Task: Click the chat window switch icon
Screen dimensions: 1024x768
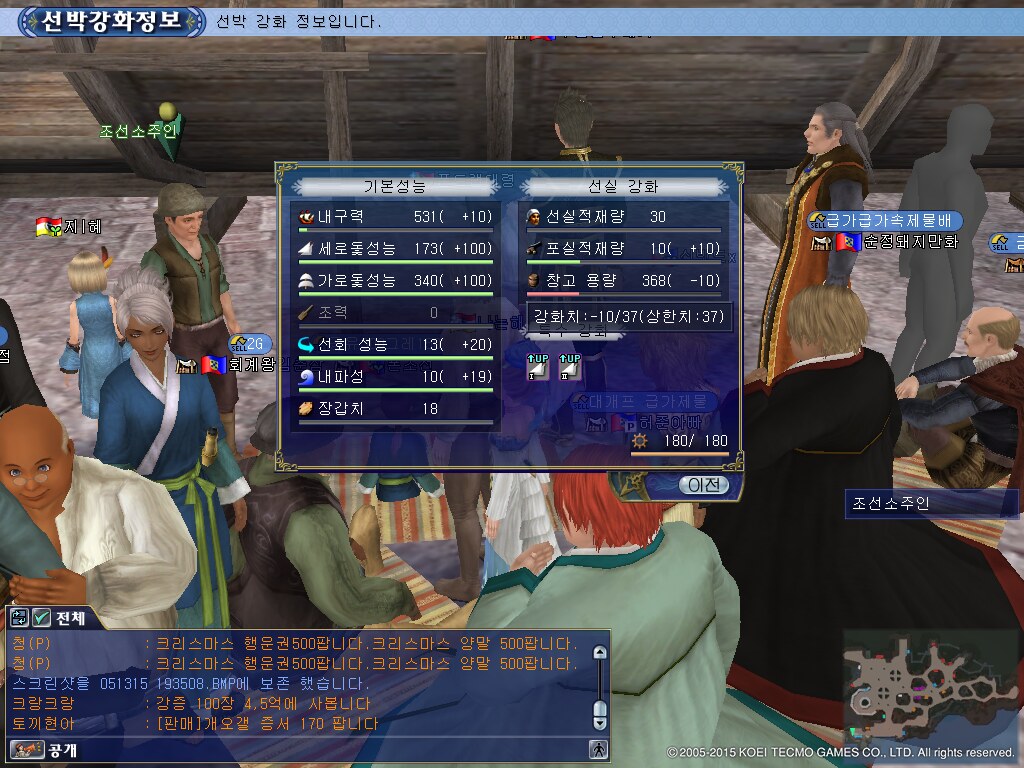Action: [x=19, y=618]
